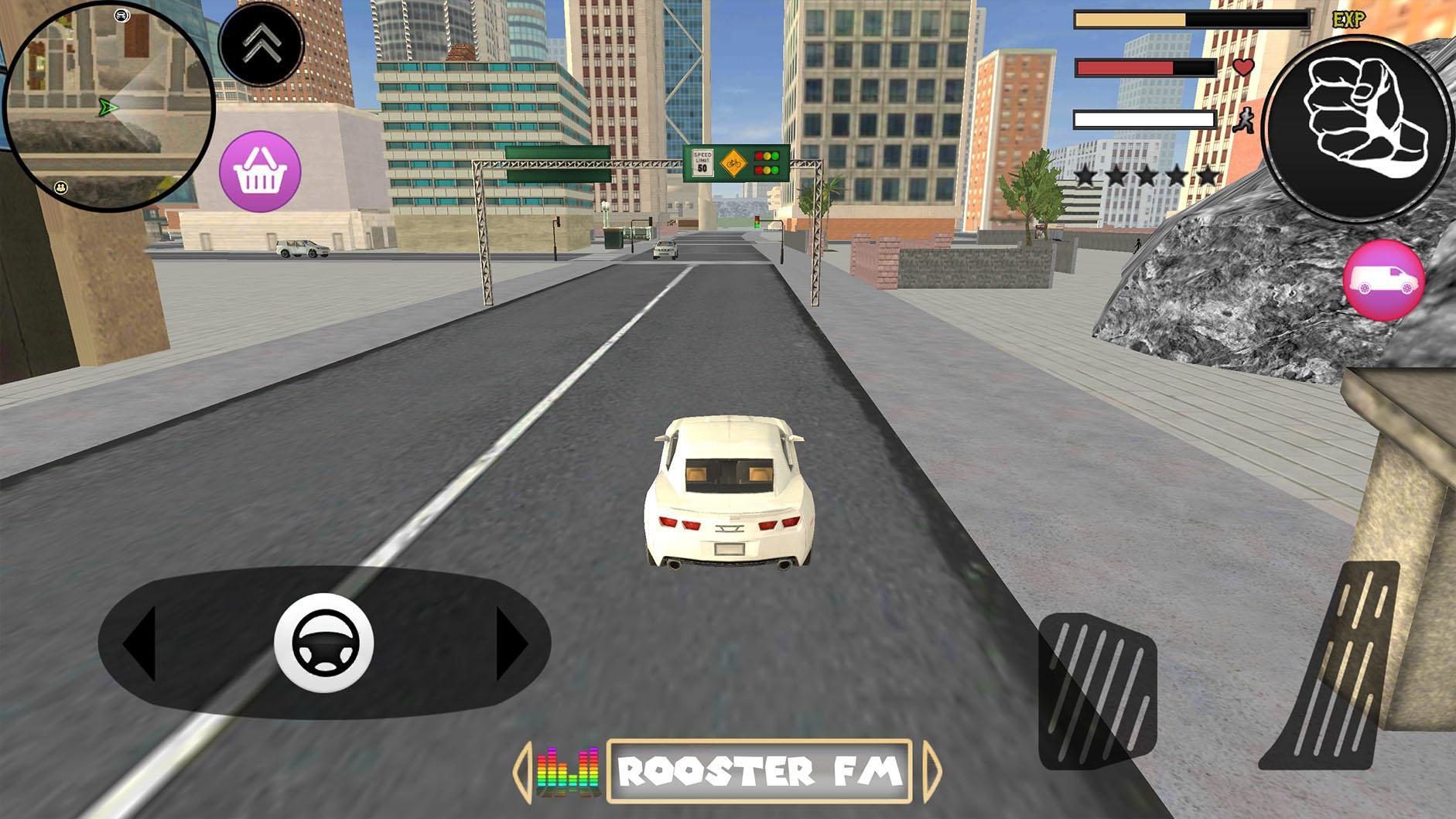This screenshot has height=819, width=1456.
Task: Tap the steering wheel knob
Action: point(324,643)
